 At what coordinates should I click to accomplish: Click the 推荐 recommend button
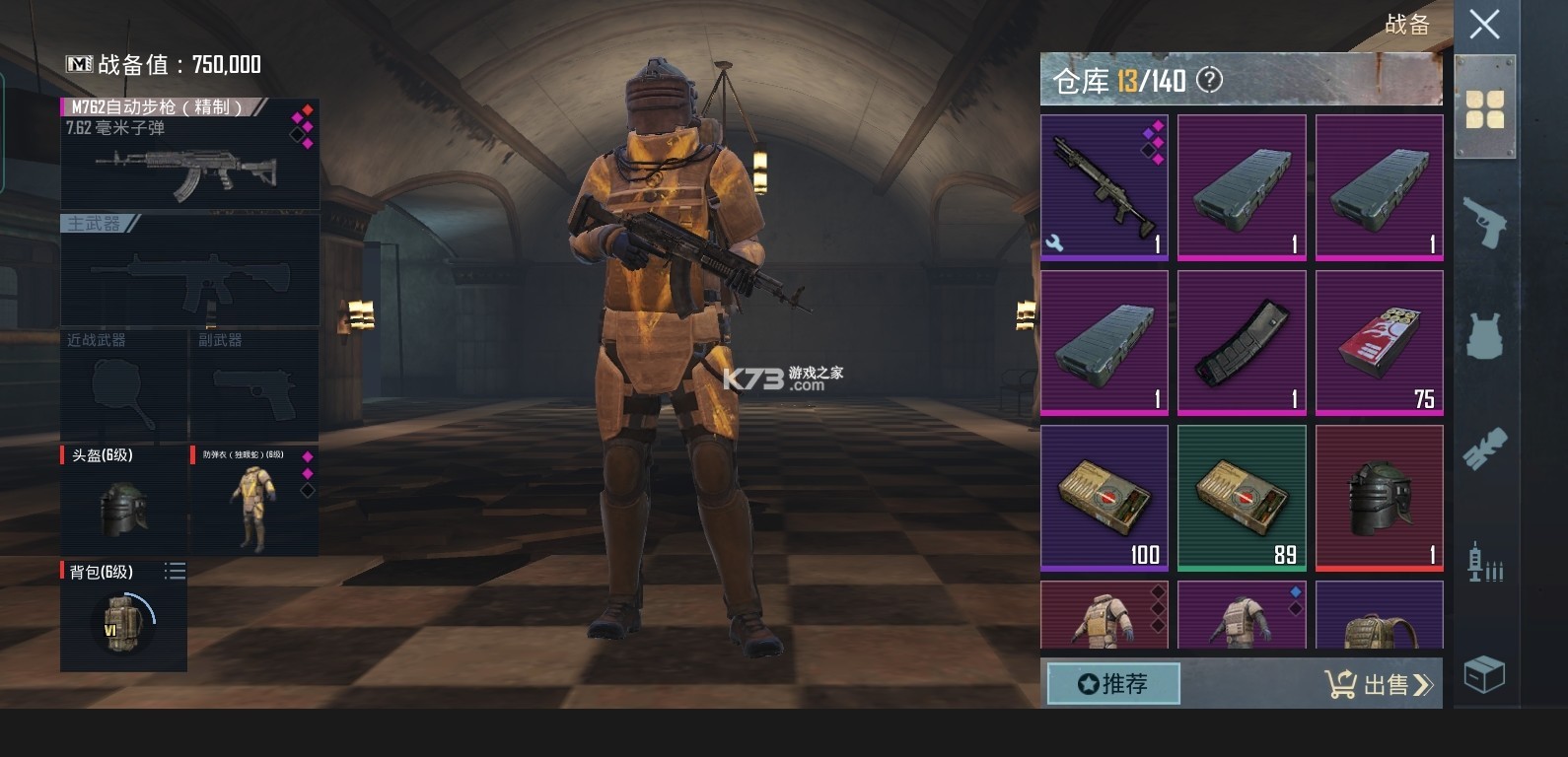tap(1113, 683)
